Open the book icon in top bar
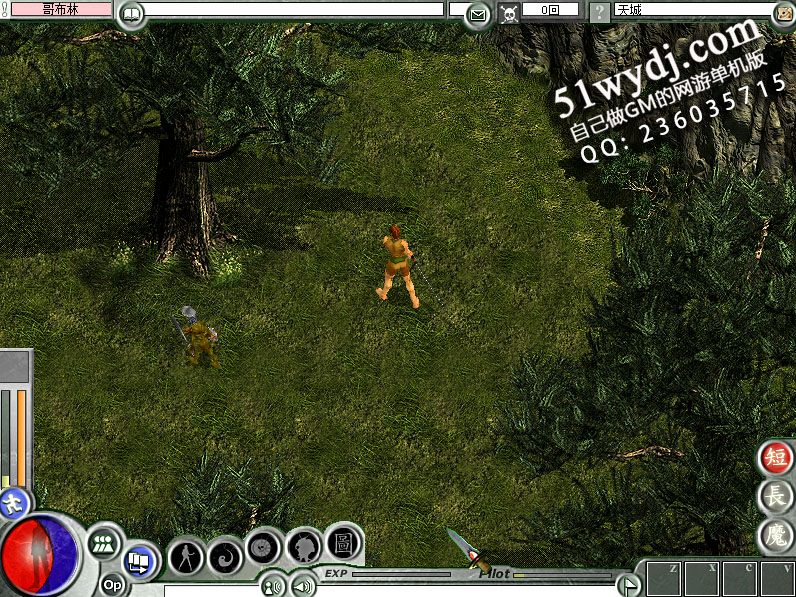 (131, 14)
